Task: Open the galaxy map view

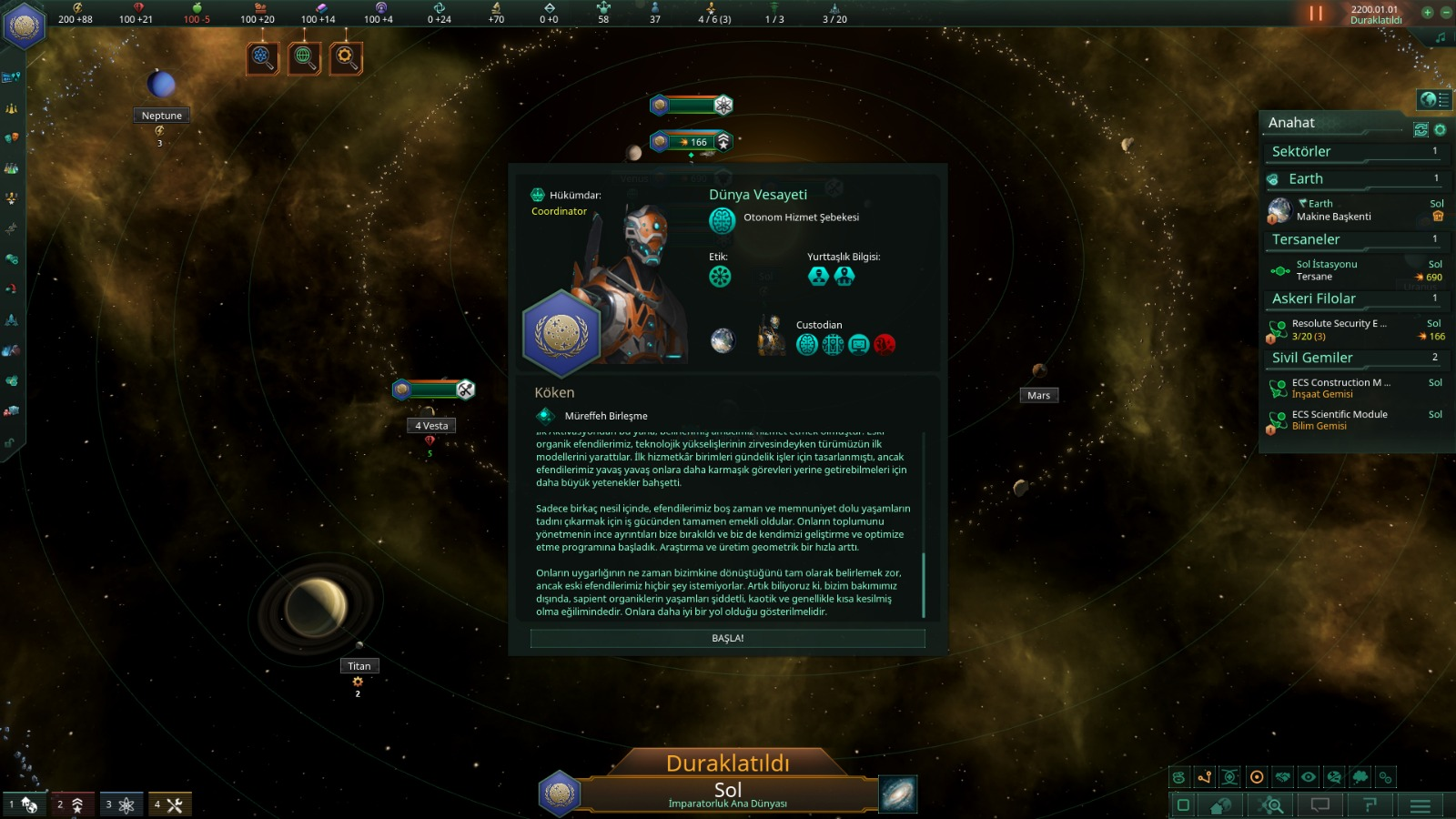Action: (898, 794)
